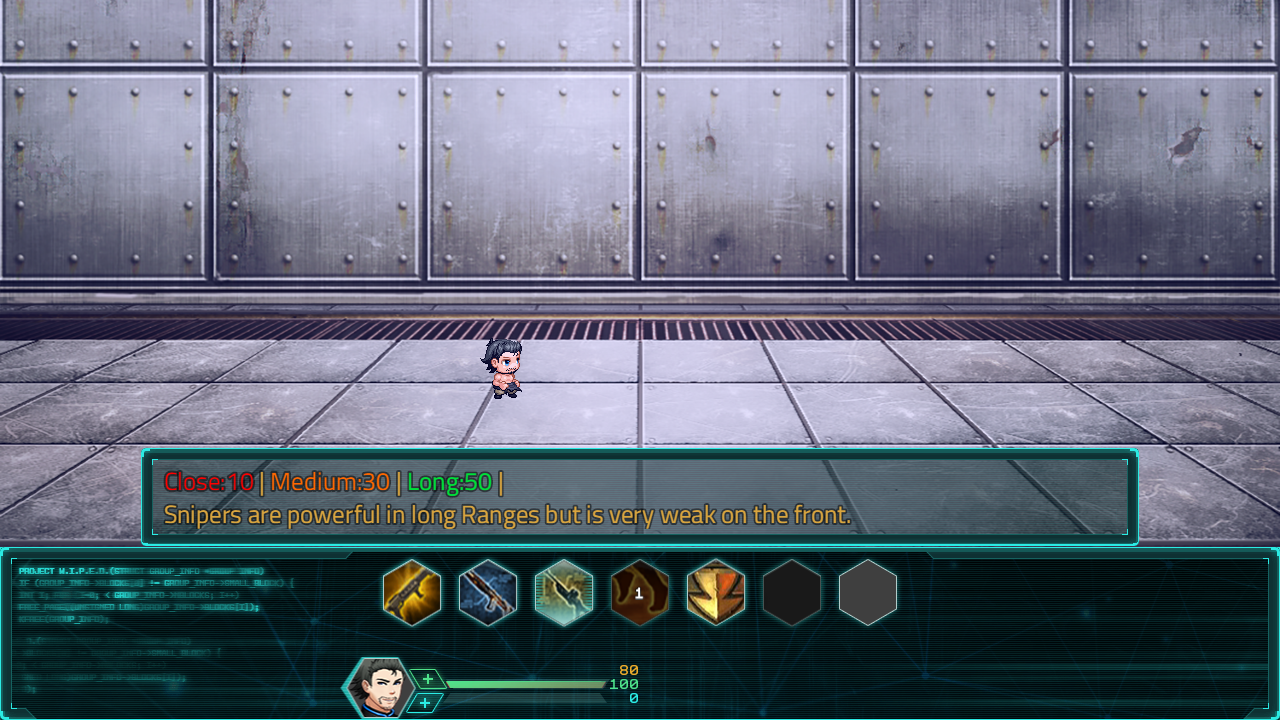Open the orange shield emblem skill
Image resolution: width=1280 pixels, height=720 pixels.
[x=717, y=593]
